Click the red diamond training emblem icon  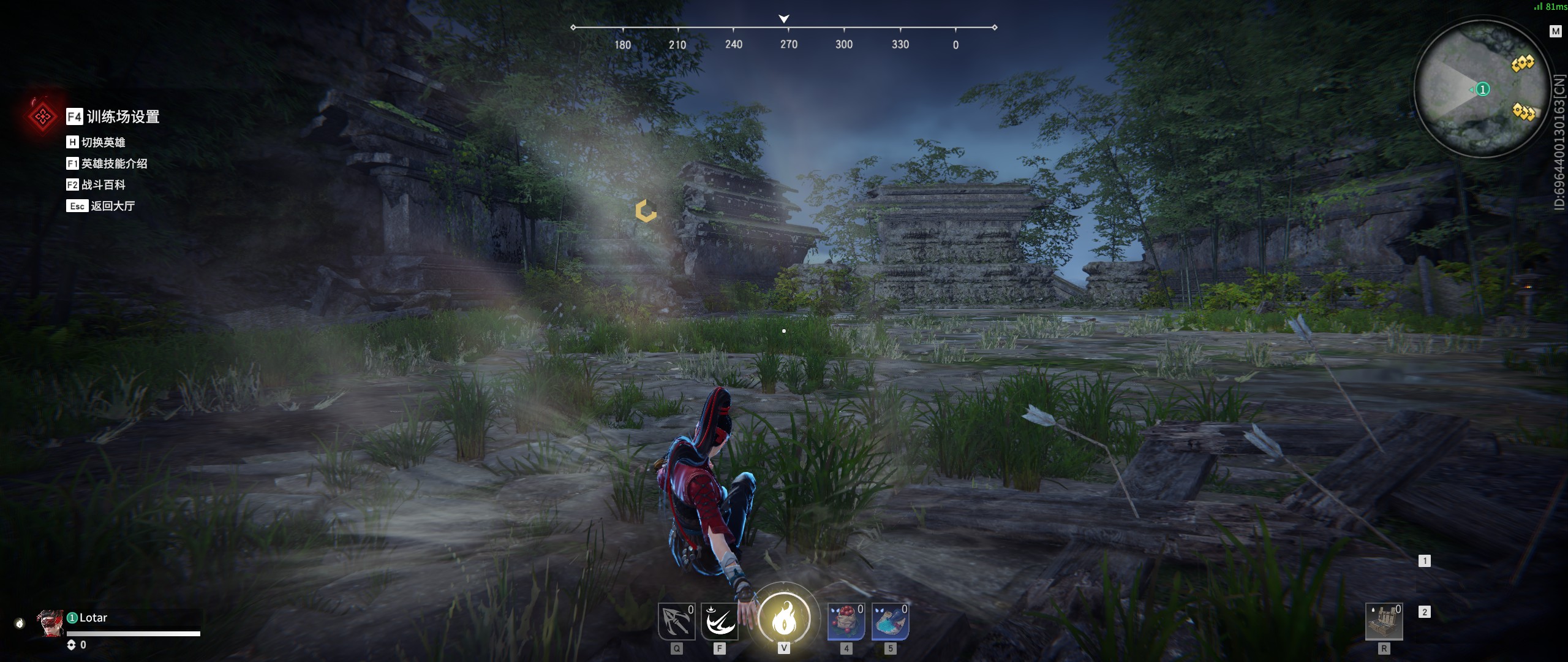click(x=42, y=116)
